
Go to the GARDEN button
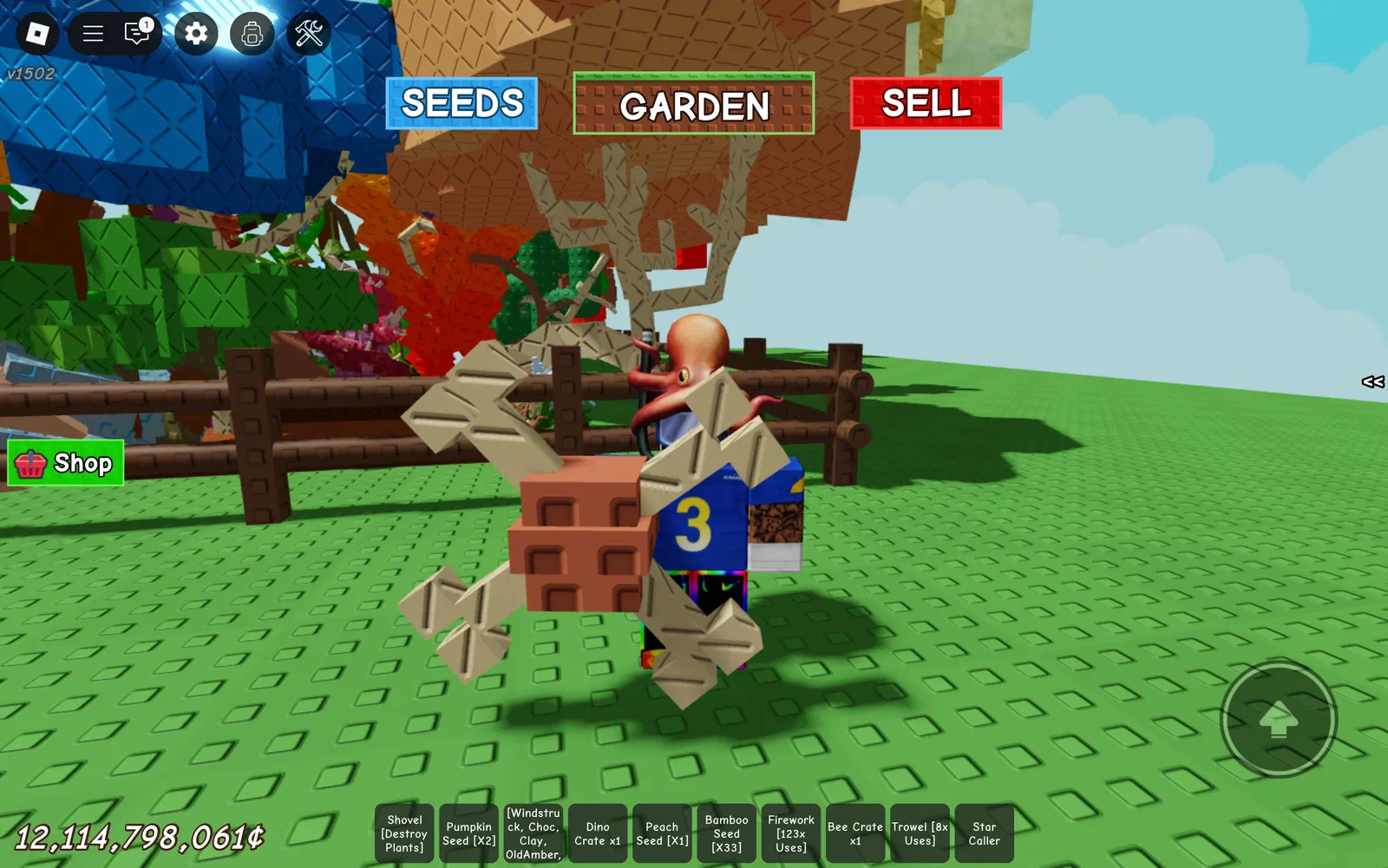(693, 104)
